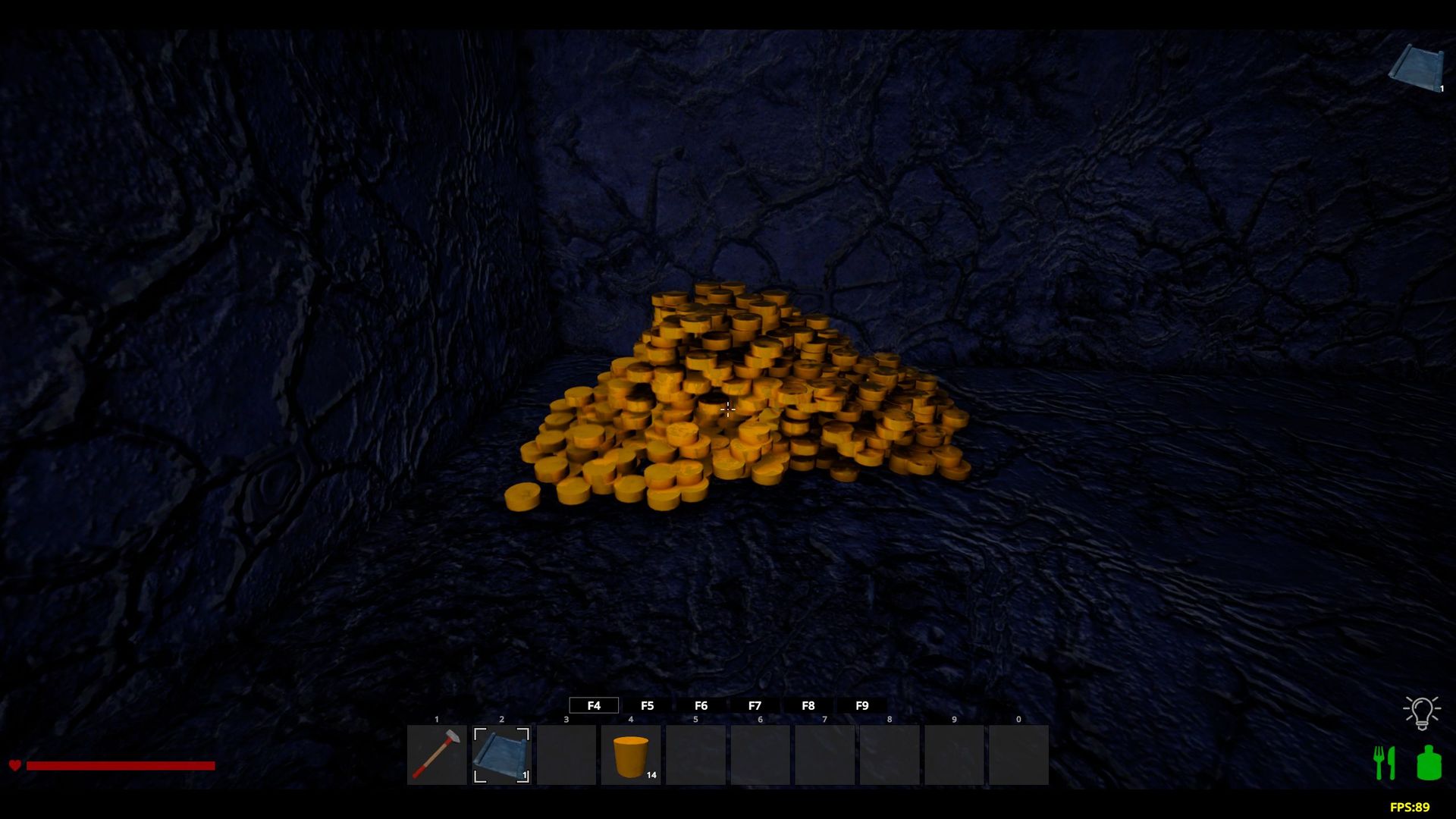Click the fork and knife hunger icon
The height and width of the screenshot is (819, 1456).
coord(1385,763)
